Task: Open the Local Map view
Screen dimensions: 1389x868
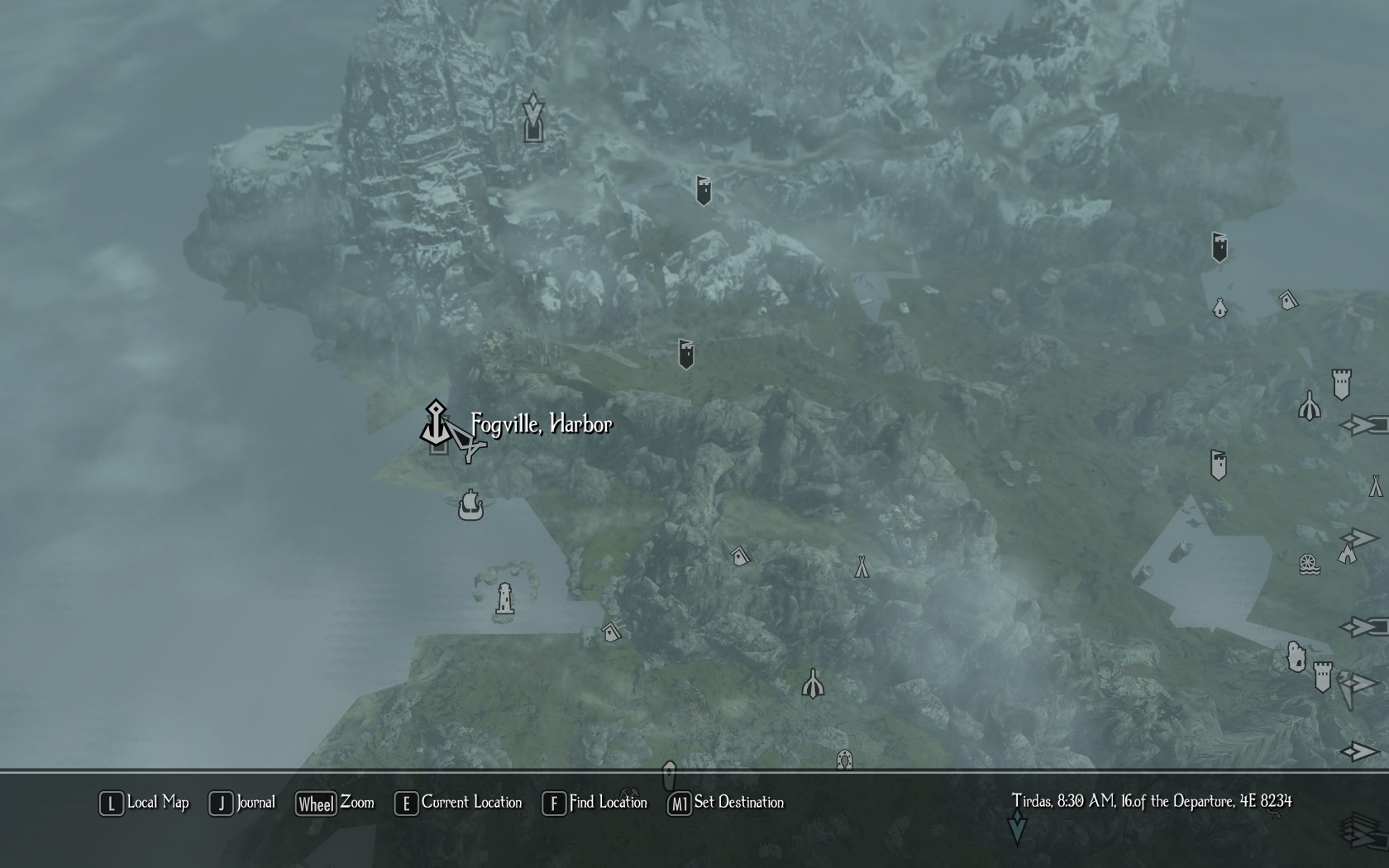Action: point(145,803)
